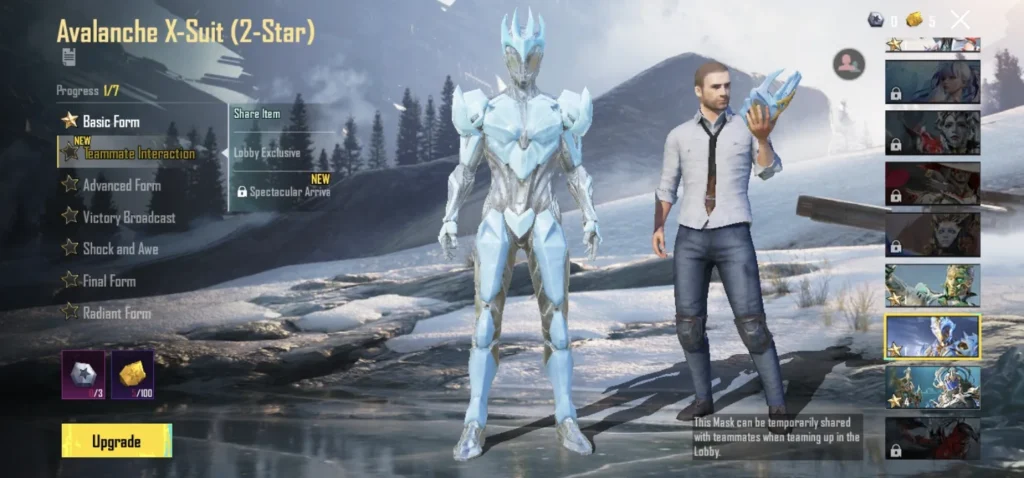Select the green-gold armored suit thumbnail
1024x478 pixels.
[x=932, y=285]
